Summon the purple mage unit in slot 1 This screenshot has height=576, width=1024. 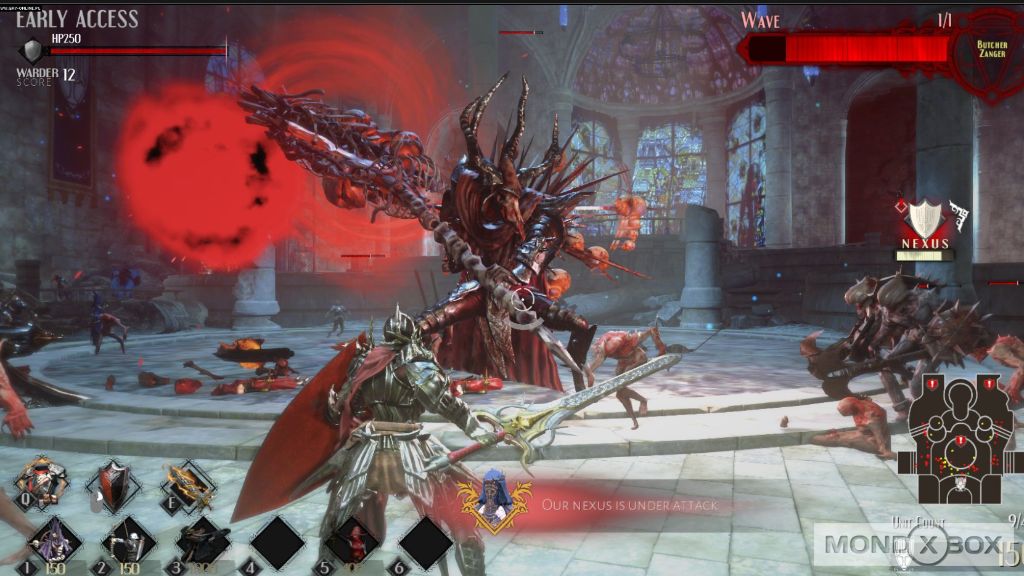tap(55, 542)
